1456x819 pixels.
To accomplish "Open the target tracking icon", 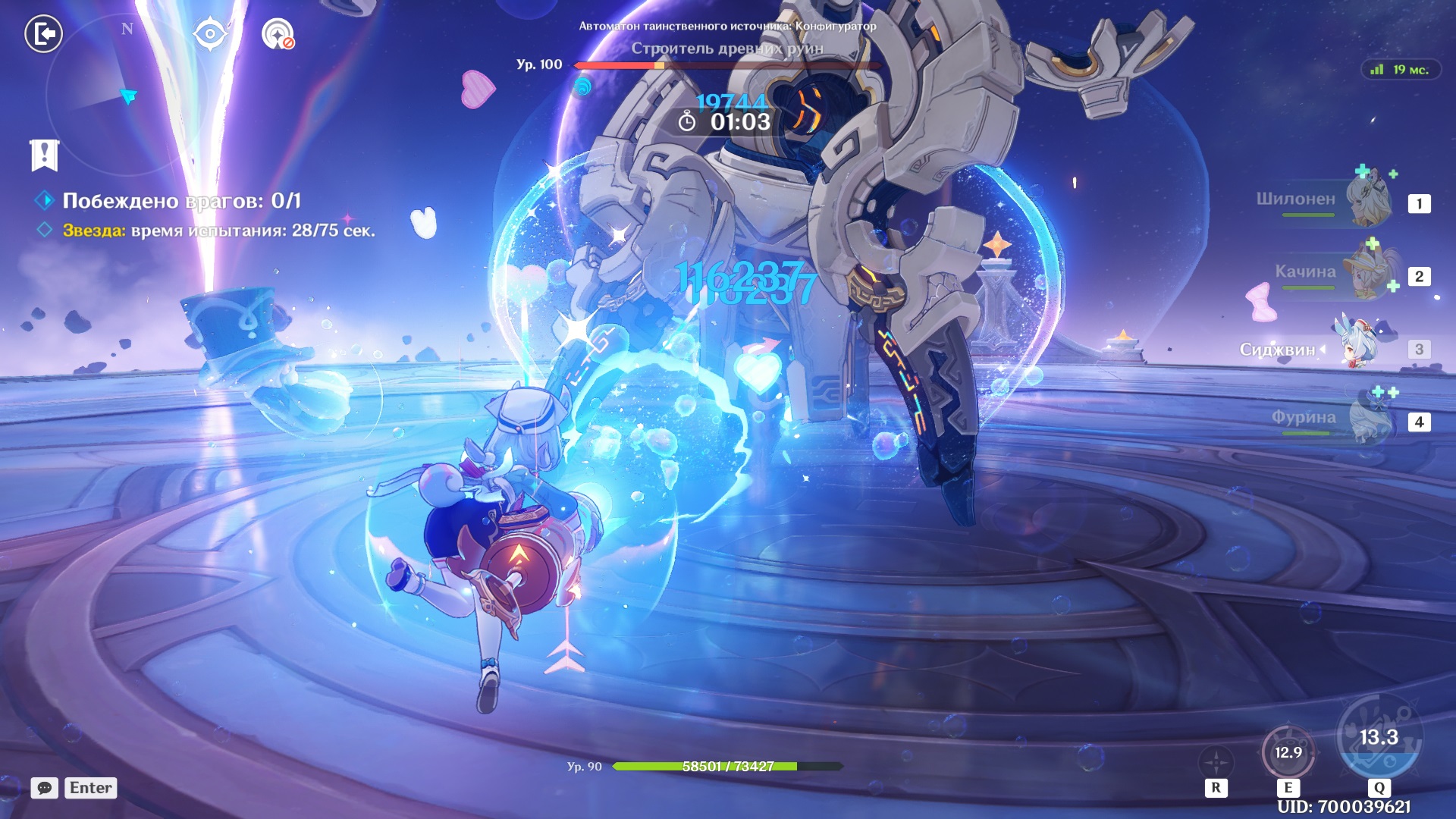I will pyautogui.click(x=278, y=34).
